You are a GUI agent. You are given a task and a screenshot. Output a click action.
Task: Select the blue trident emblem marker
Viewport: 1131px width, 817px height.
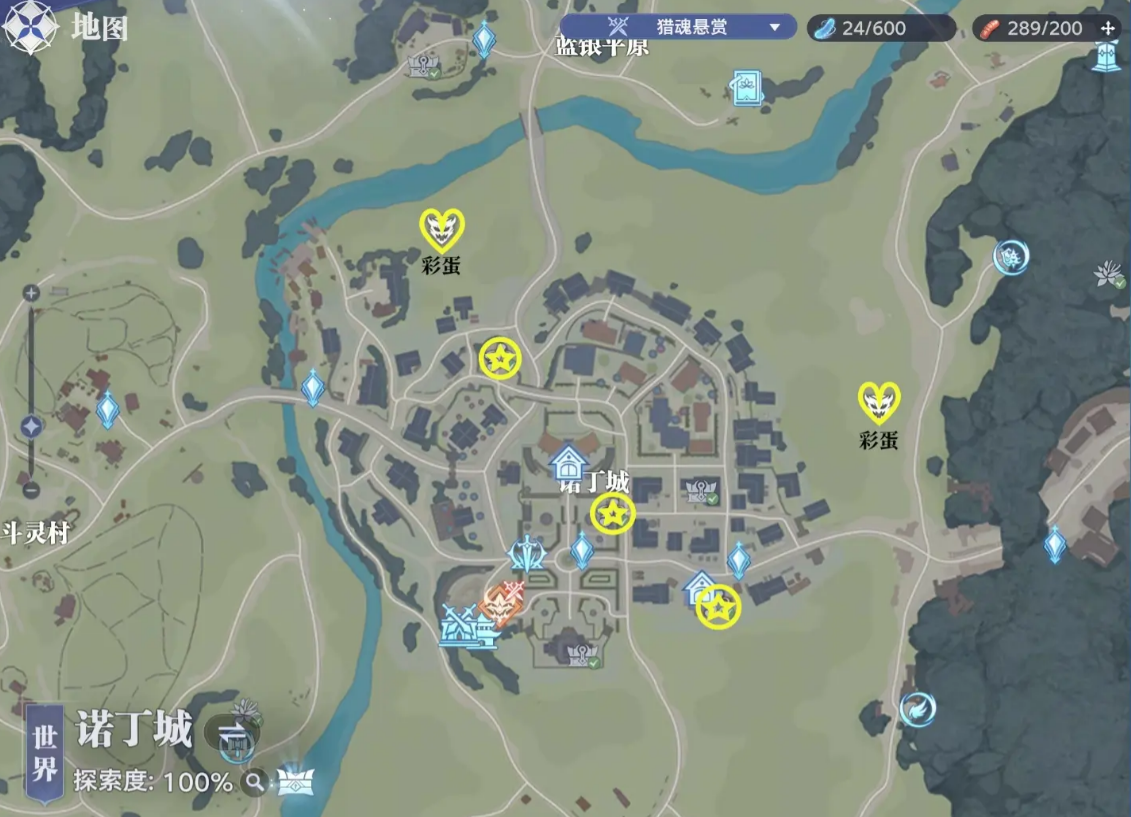click(x=526, y=552)
